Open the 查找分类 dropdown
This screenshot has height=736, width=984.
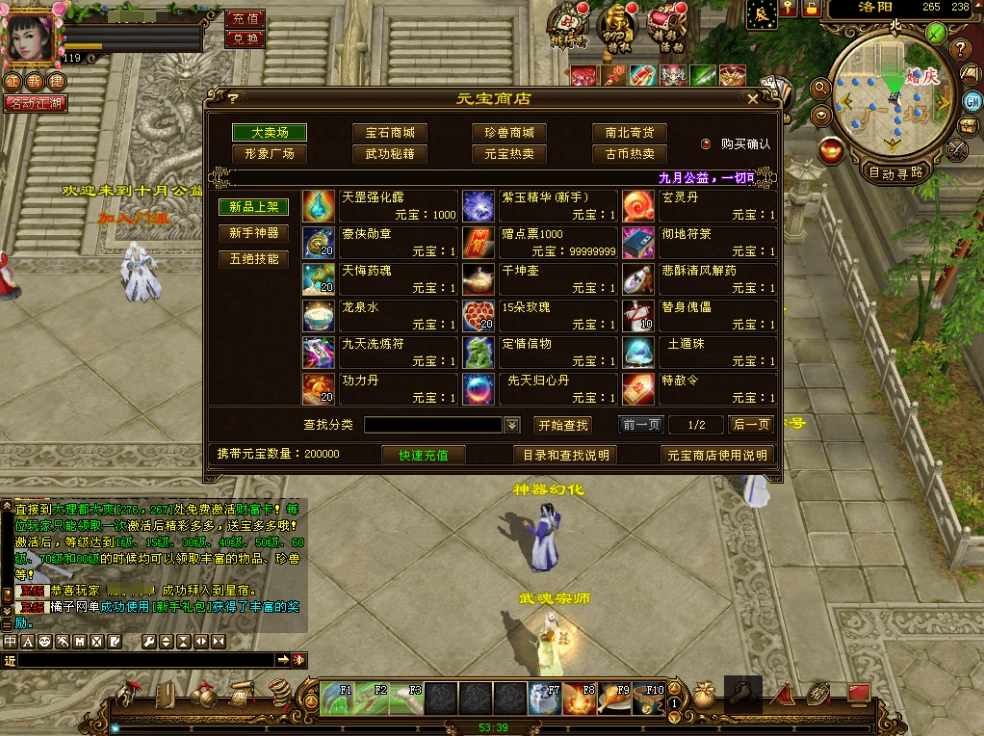(x=512, y=425)
